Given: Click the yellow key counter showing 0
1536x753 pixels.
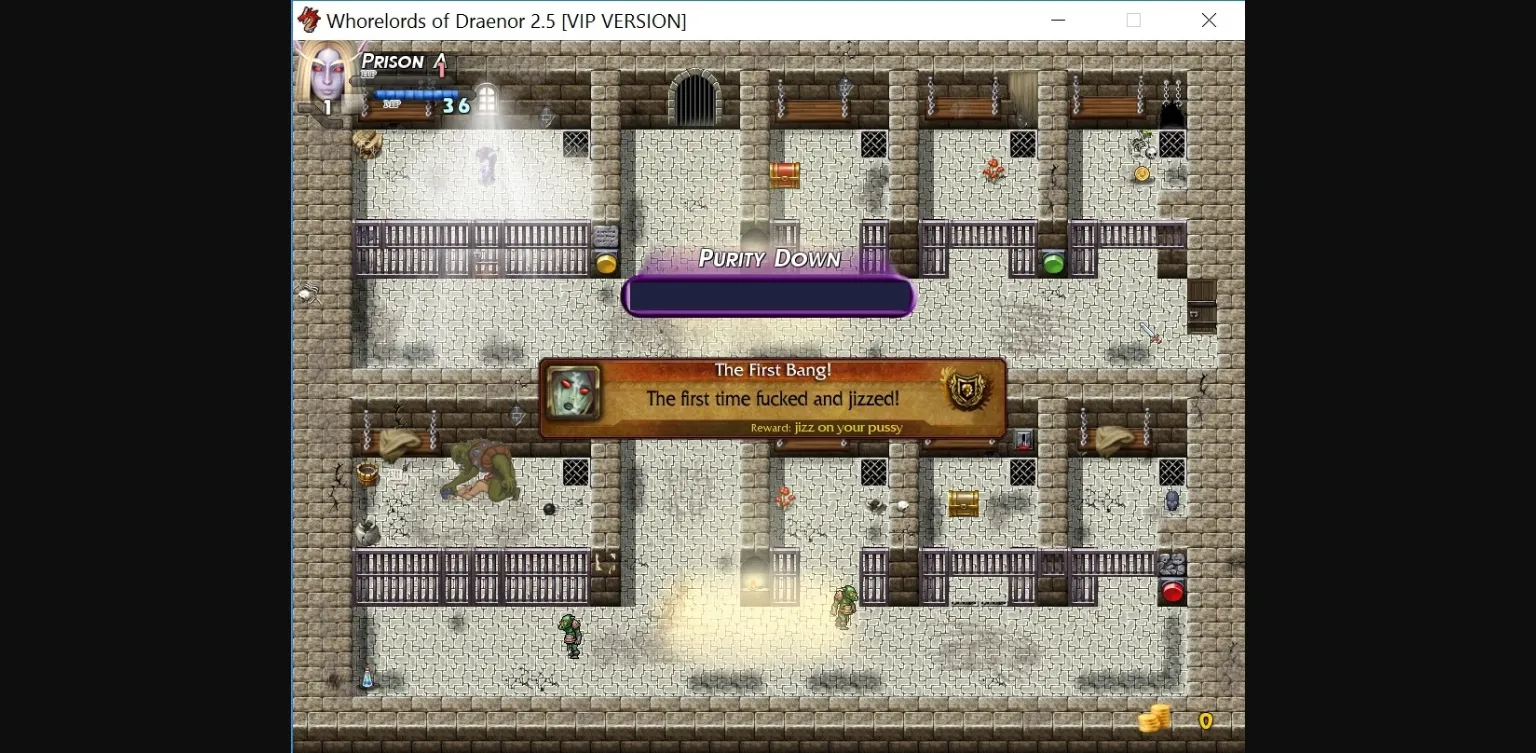Looking at the screenshot, I should (x=1205, y=719).
